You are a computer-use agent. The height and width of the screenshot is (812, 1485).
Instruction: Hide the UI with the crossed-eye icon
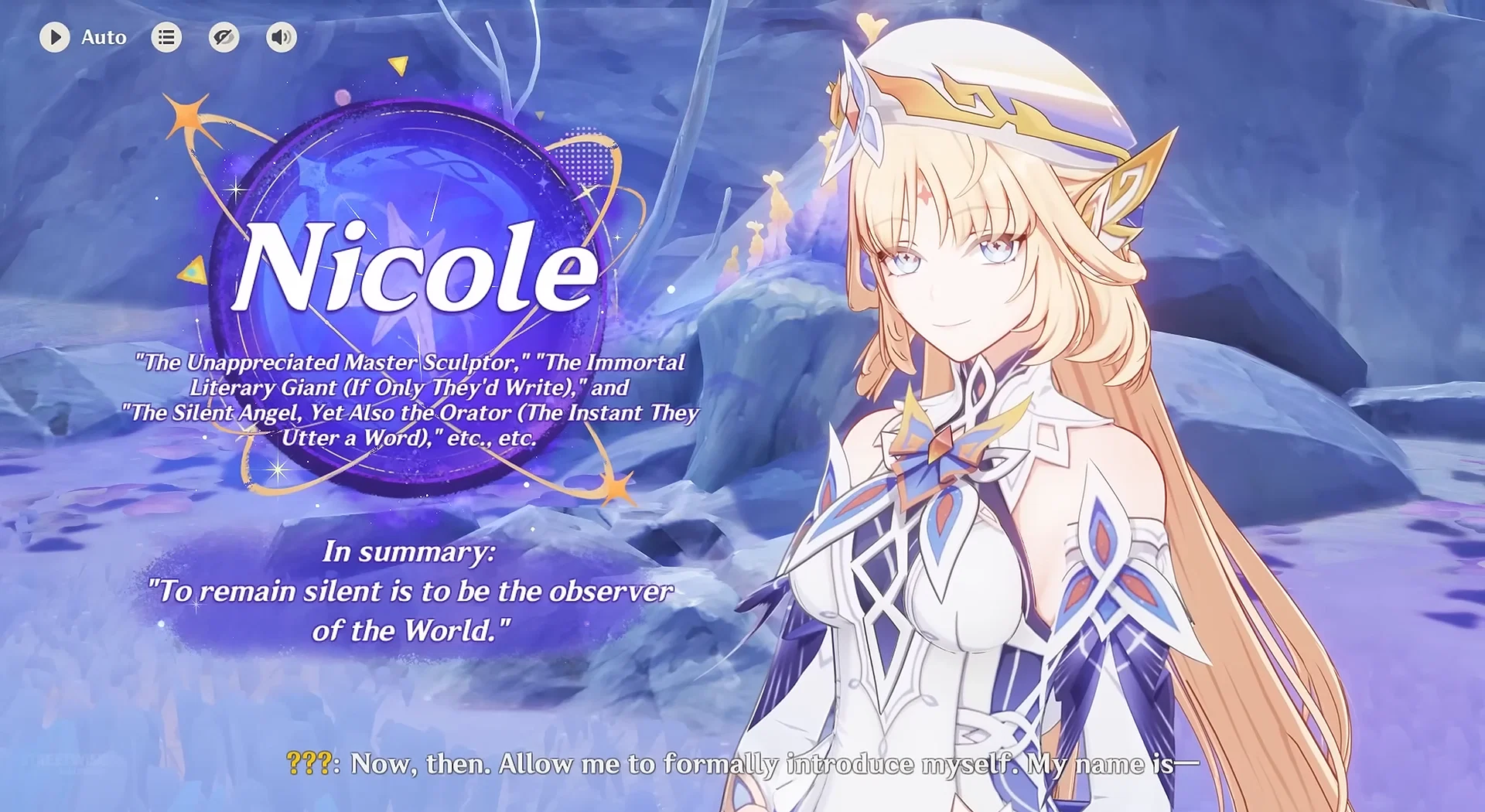pos(224,36)
